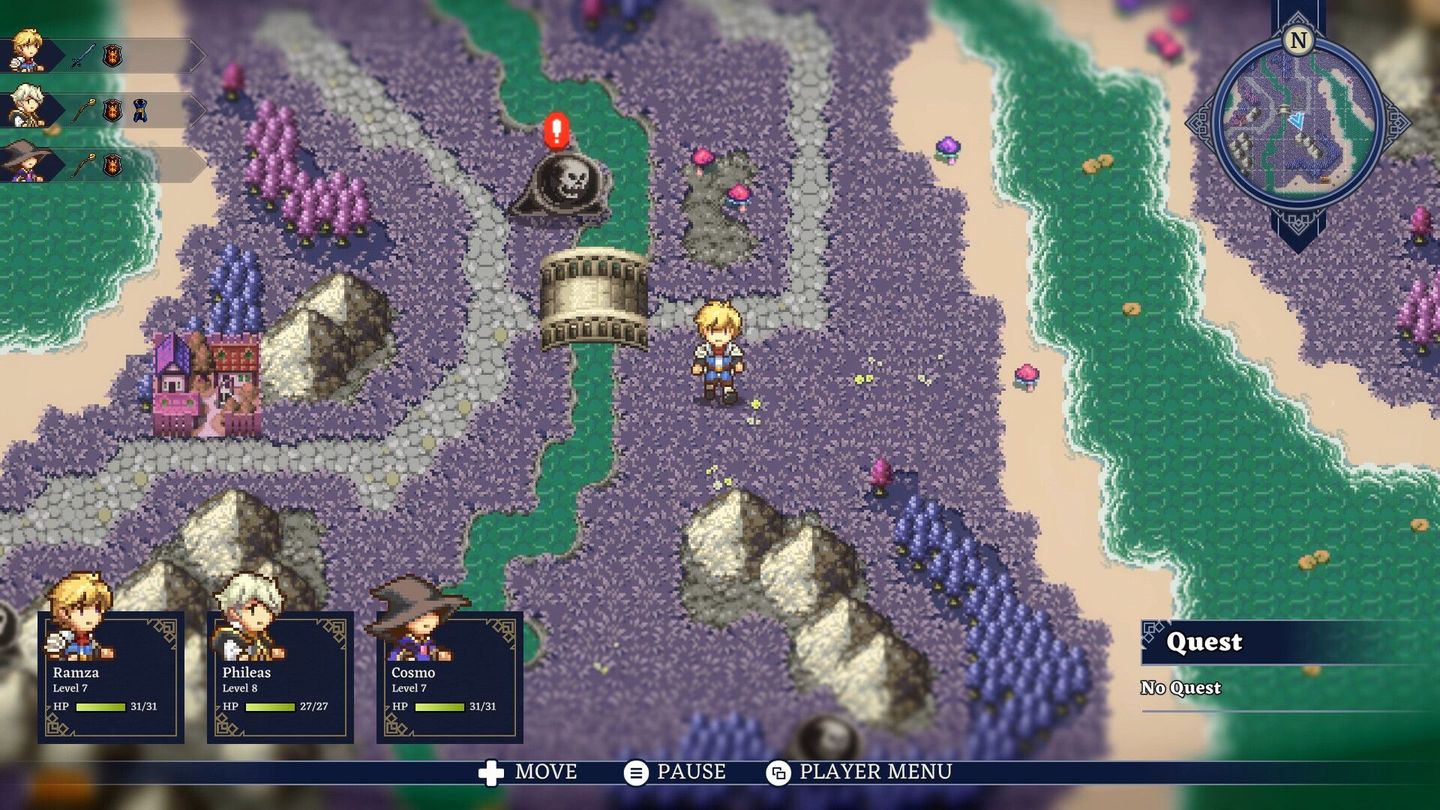The width and height of the screenshot is (1440, 810).
Task: Click the shield icon next to Ramza's sword
Action: tap(111, 55)
